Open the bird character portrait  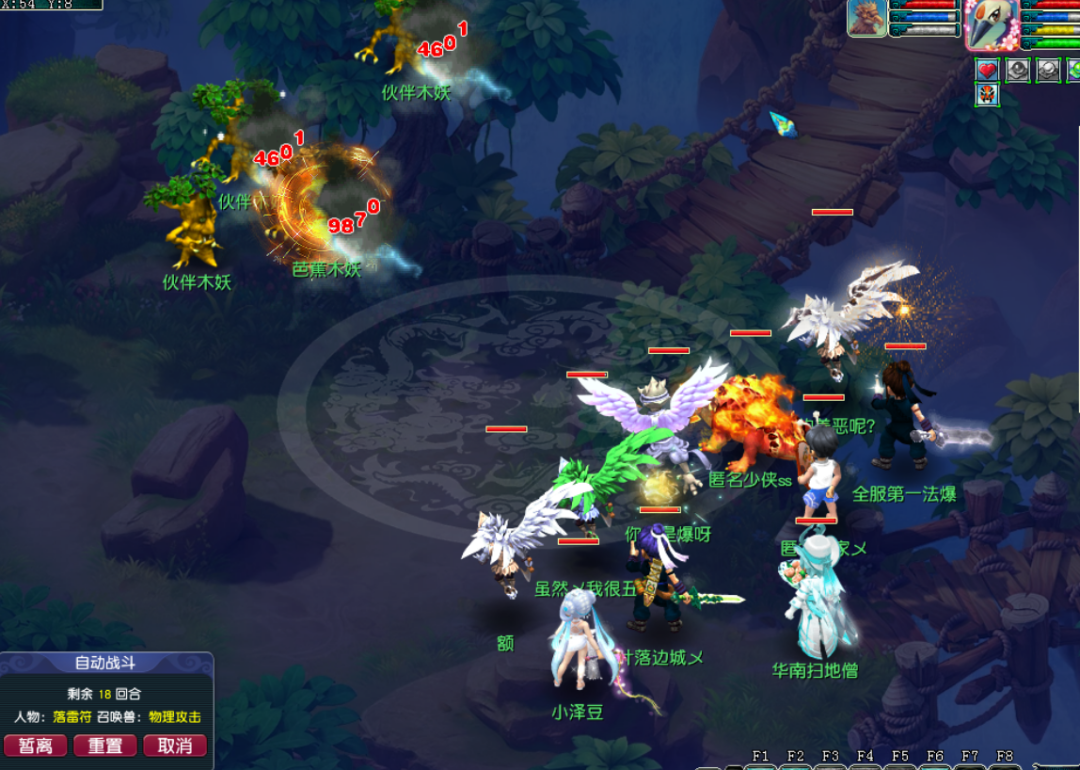click(991, 24)
